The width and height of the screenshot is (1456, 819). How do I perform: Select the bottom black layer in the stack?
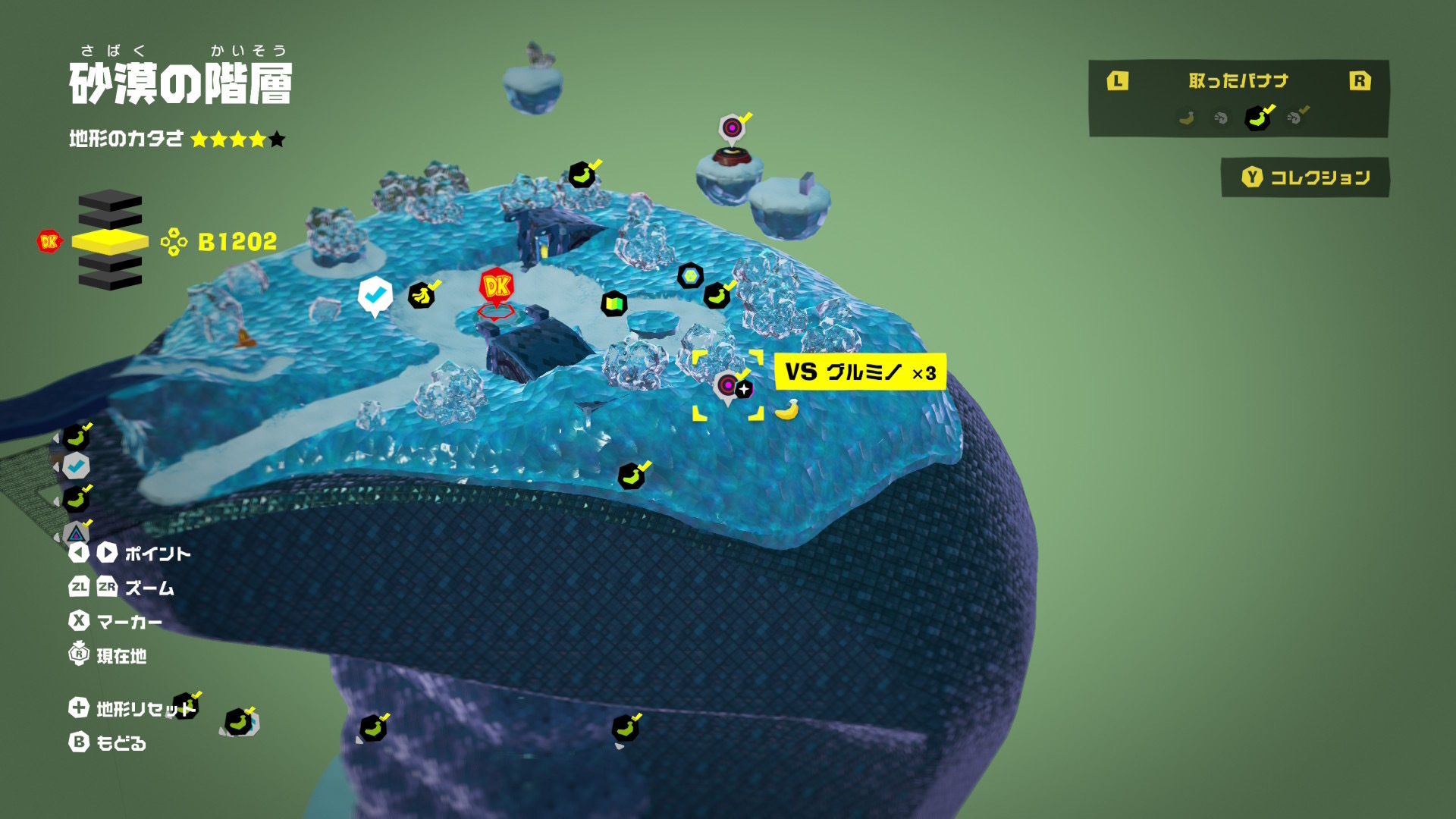[110, 281]
